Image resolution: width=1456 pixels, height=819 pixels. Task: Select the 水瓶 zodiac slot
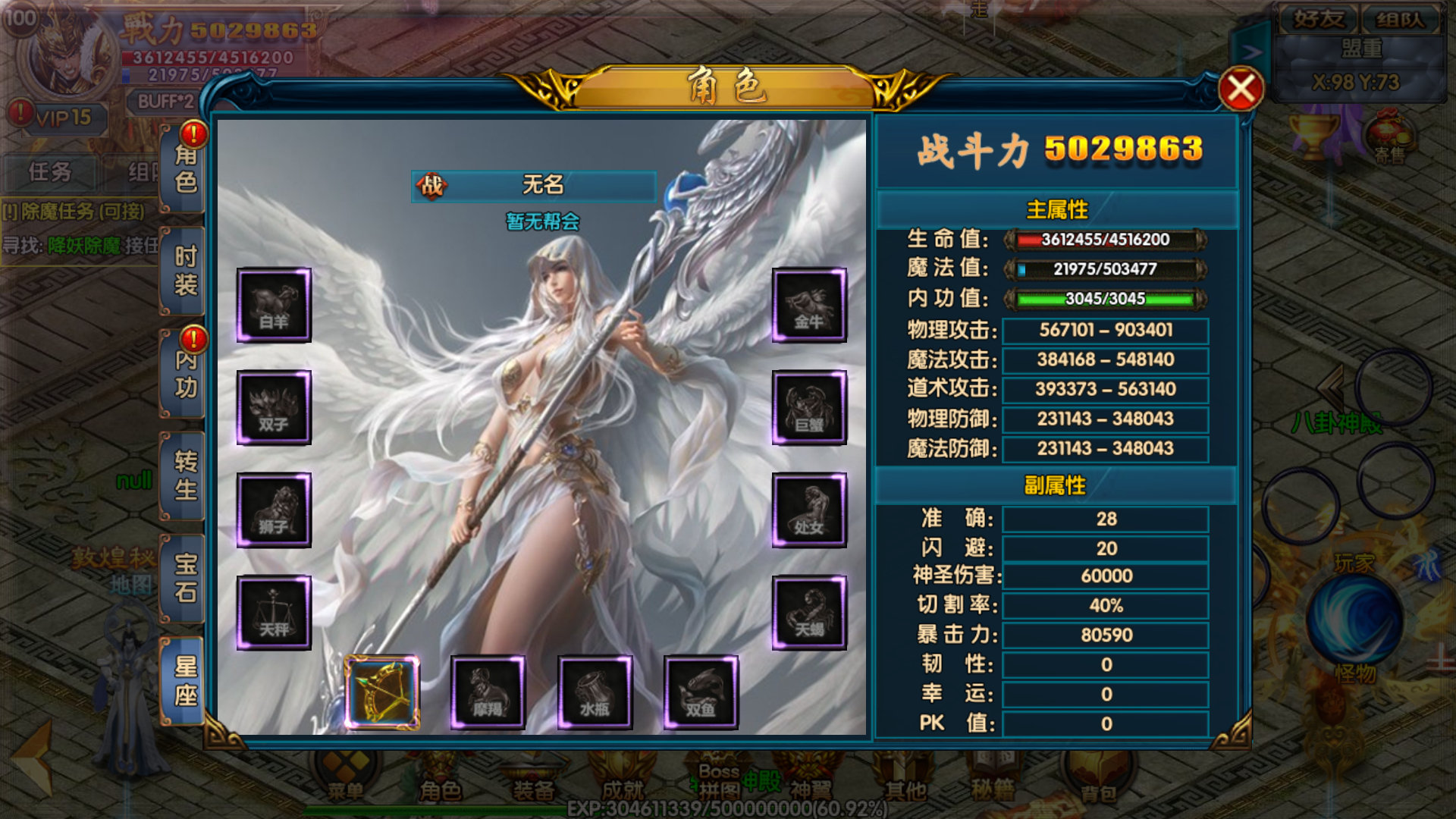[x=595, y=692]
